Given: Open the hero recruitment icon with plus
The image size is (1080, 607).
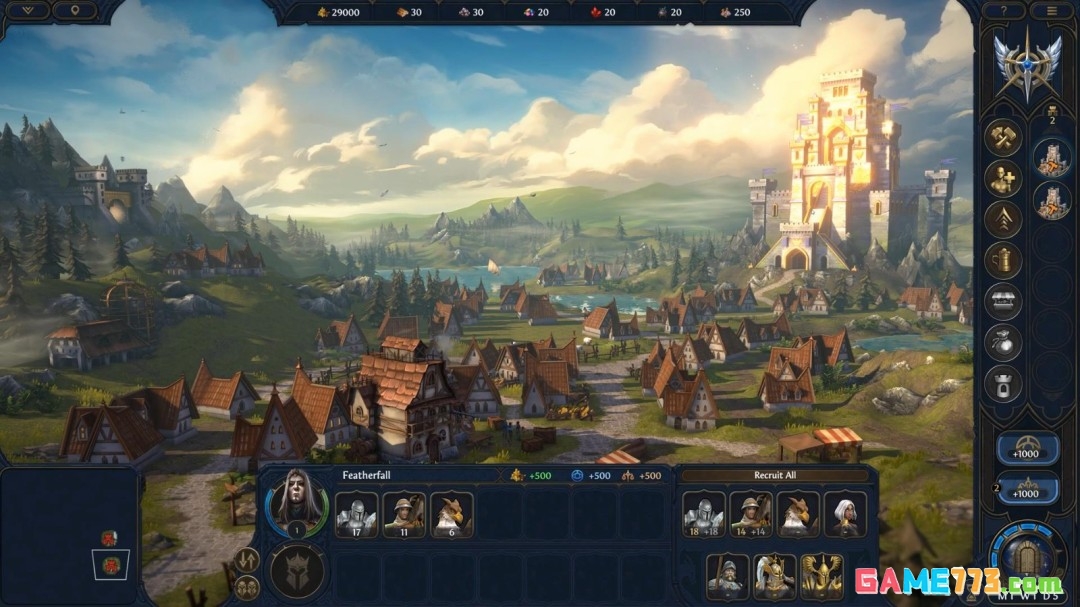Looking at the screenshot, I should 1002,179.
